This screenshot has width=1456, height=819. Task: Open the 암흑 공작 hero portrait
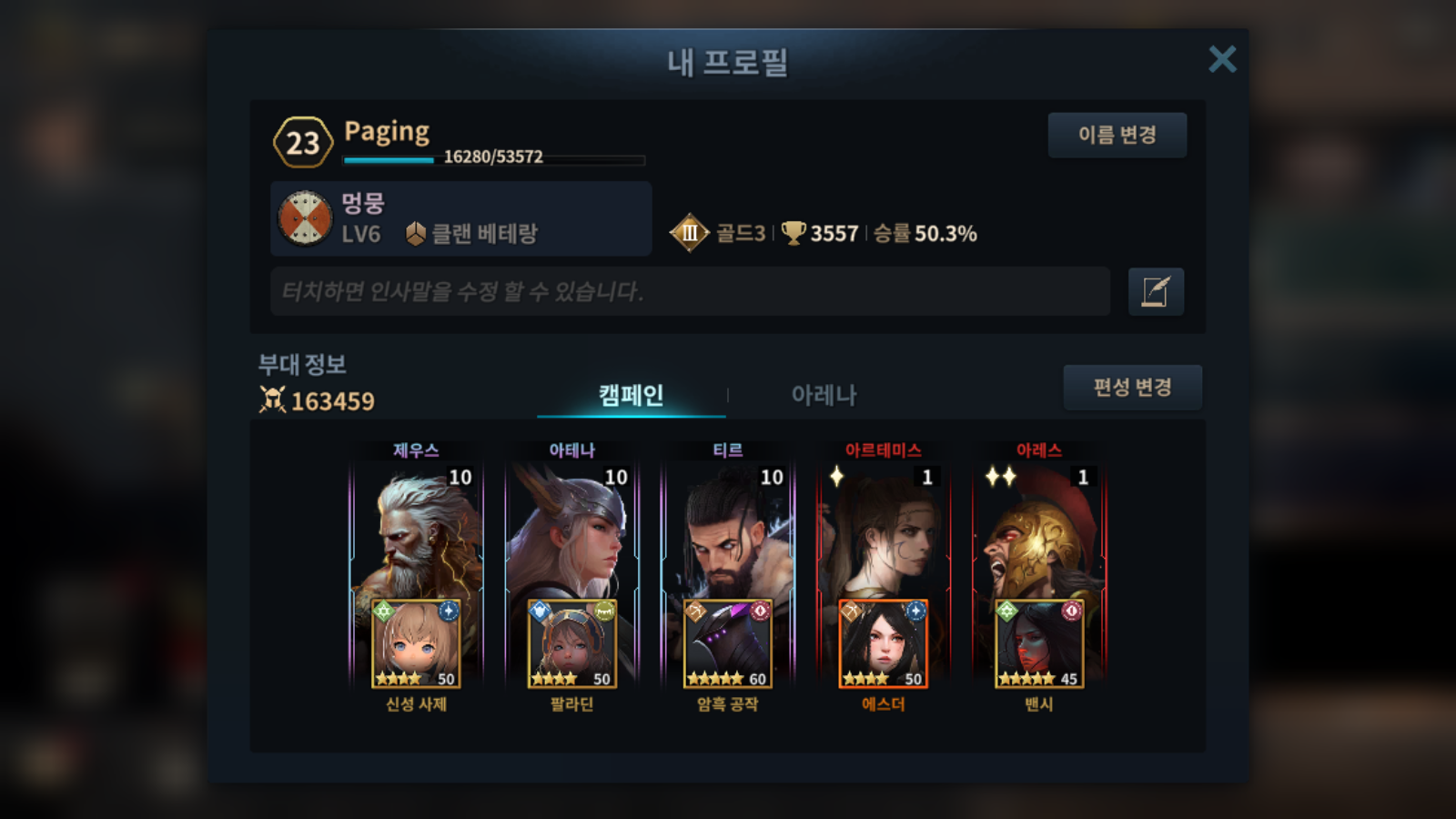(x=727, y=644)
